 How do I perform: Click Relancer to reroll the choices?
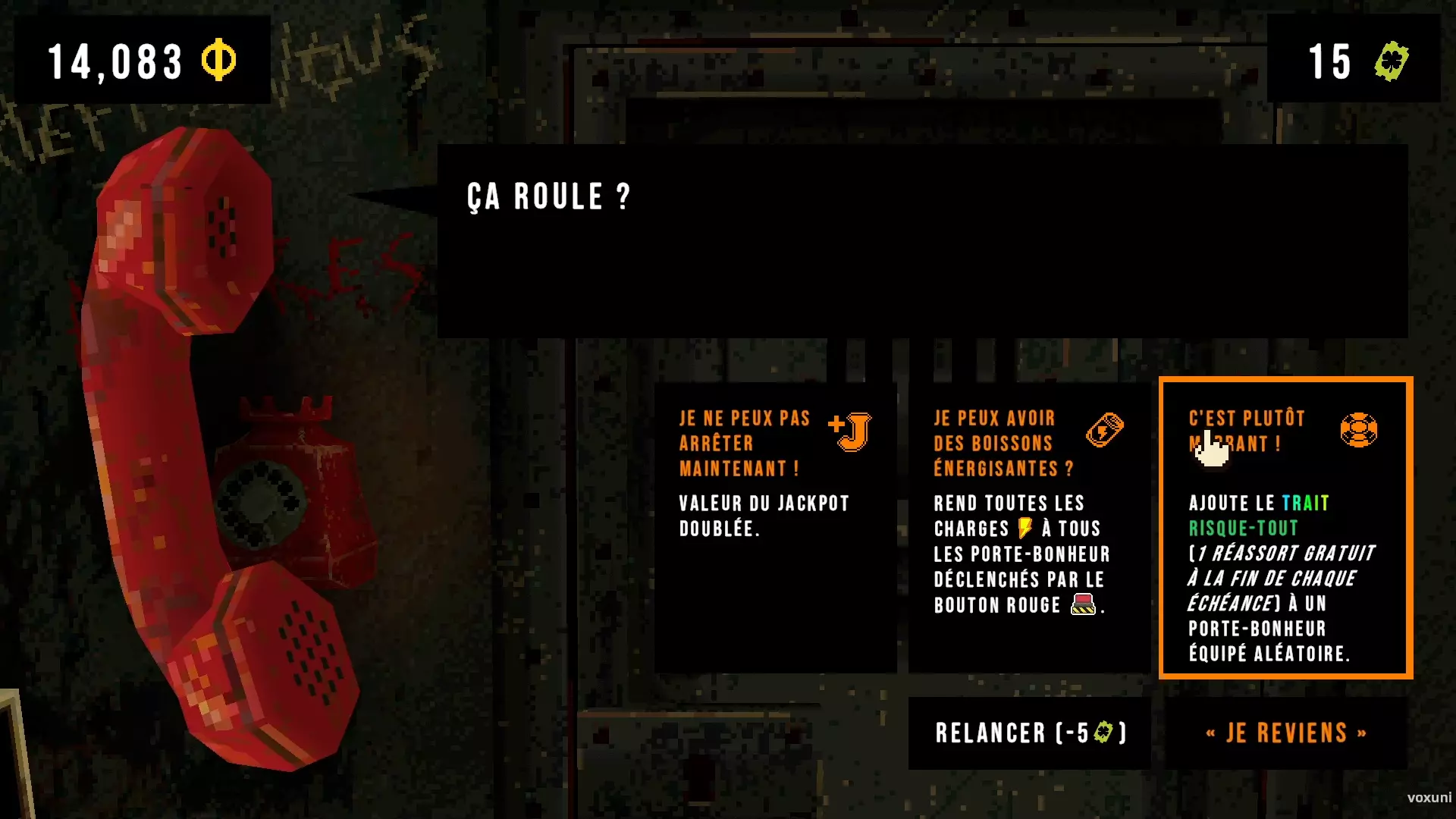click(1029, 733)
